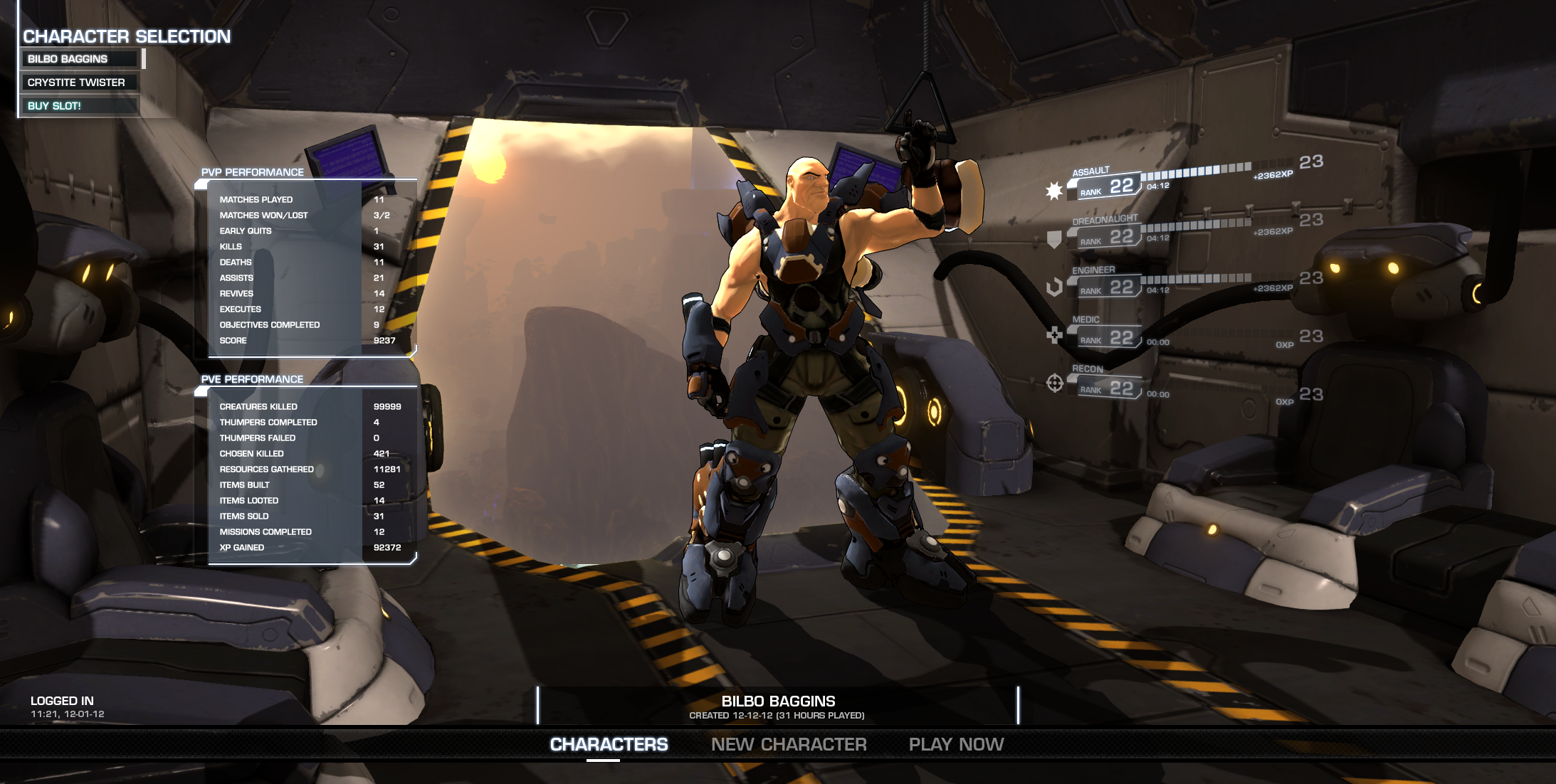This screenshot has width=1556, height=784.
Task: Click the Engineer class icon
Action: click(1054, 287)
